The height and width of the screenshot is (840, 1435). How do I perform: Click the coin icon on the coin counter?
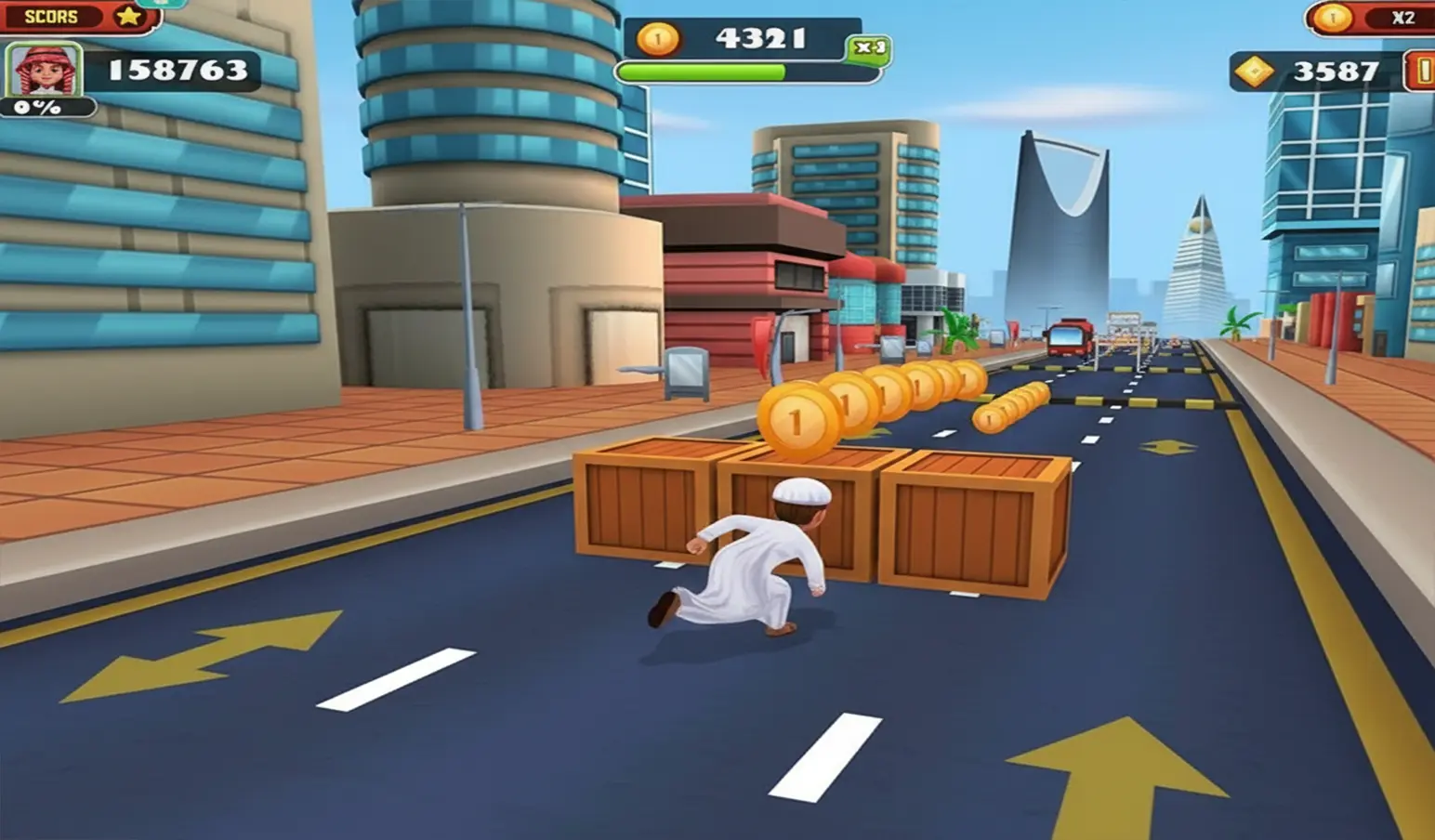click(657, 39)
